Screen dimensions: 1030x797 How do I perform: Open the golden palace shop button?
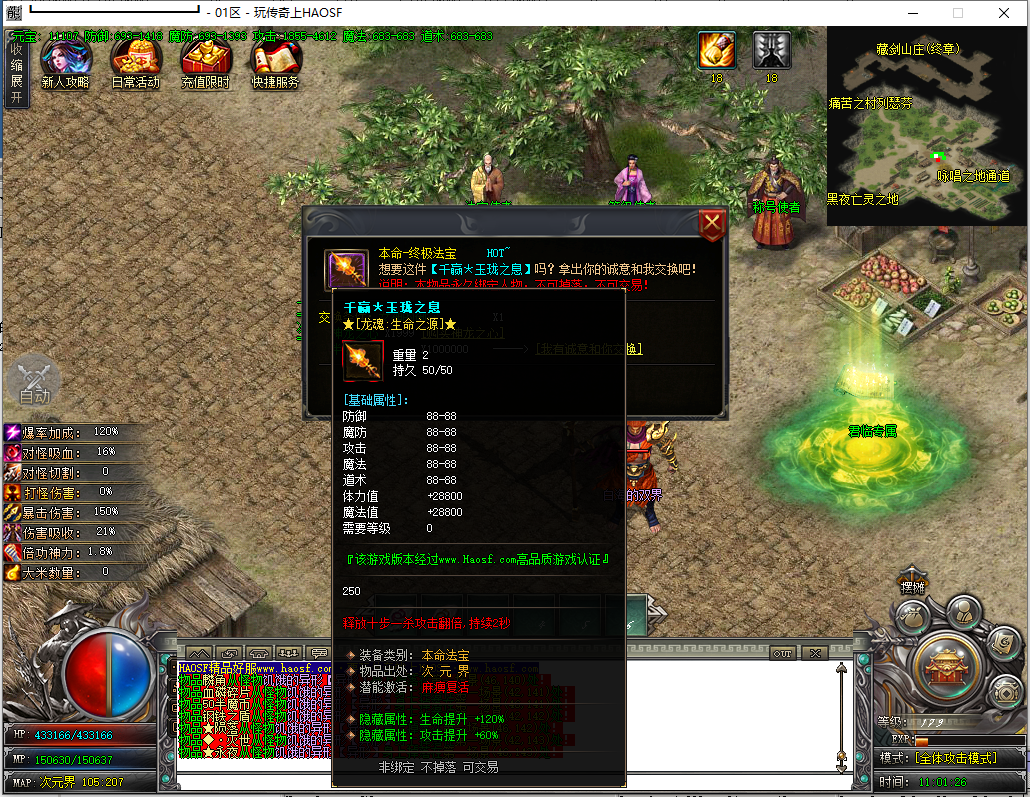click(946, 664)
